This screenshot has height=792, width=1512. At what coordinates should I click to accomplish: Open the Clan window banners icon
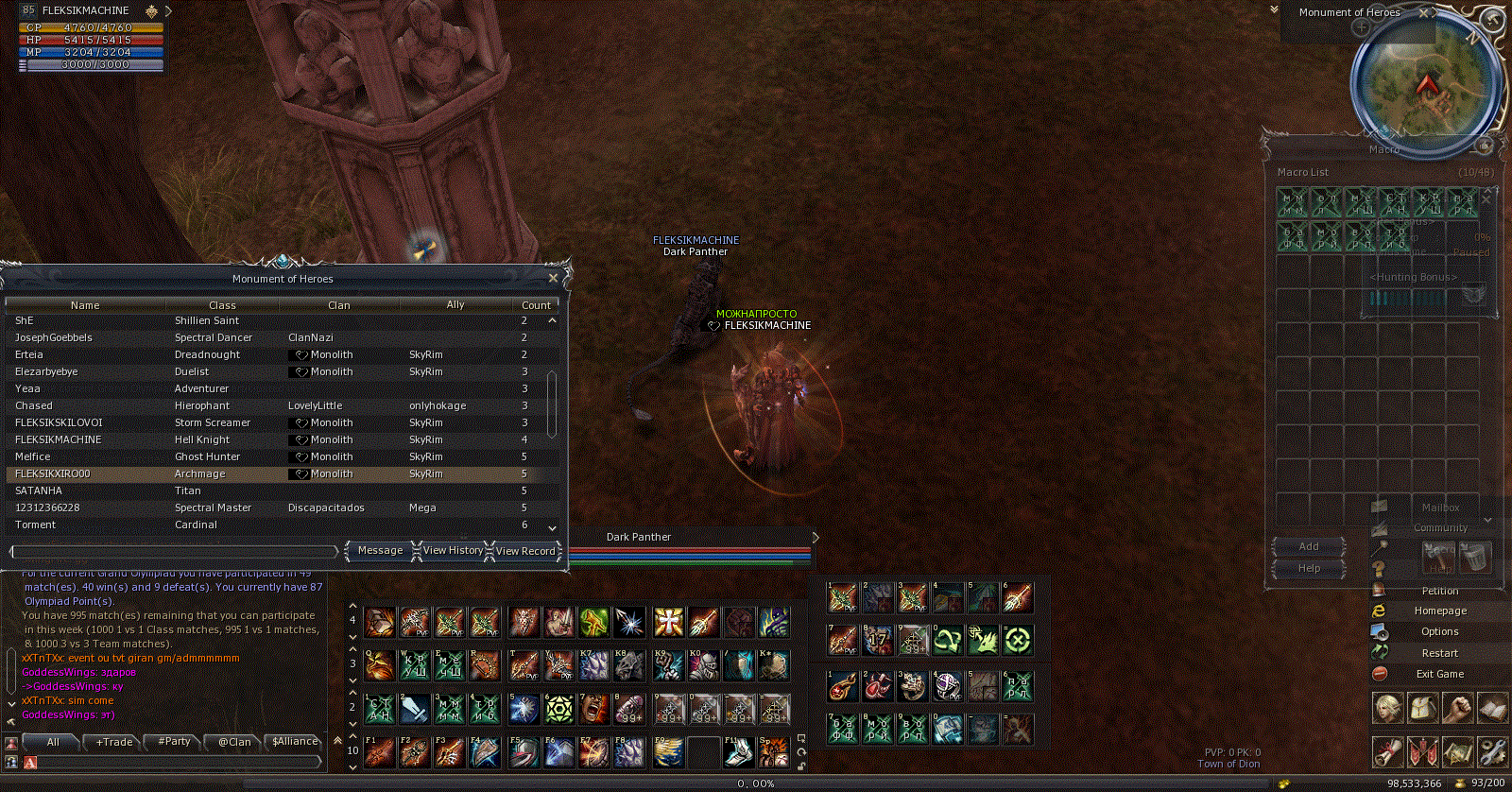[x=1423, y=751]
